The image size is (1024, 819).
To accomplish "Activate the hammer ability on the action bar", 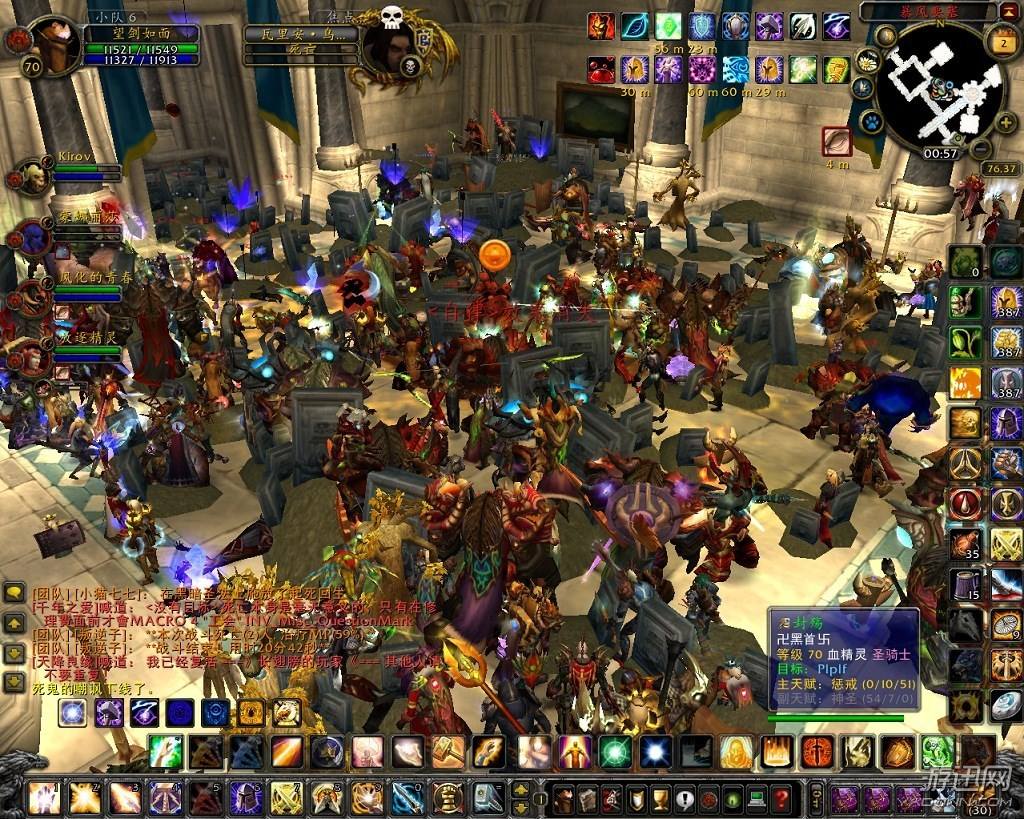I will point(449,752).
